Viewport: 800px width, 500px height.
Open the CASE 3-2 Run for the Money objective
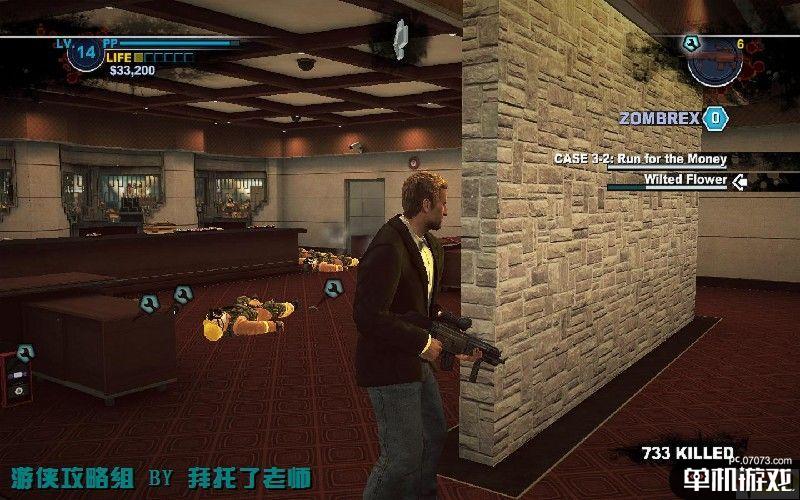click(x=641, y=159)
